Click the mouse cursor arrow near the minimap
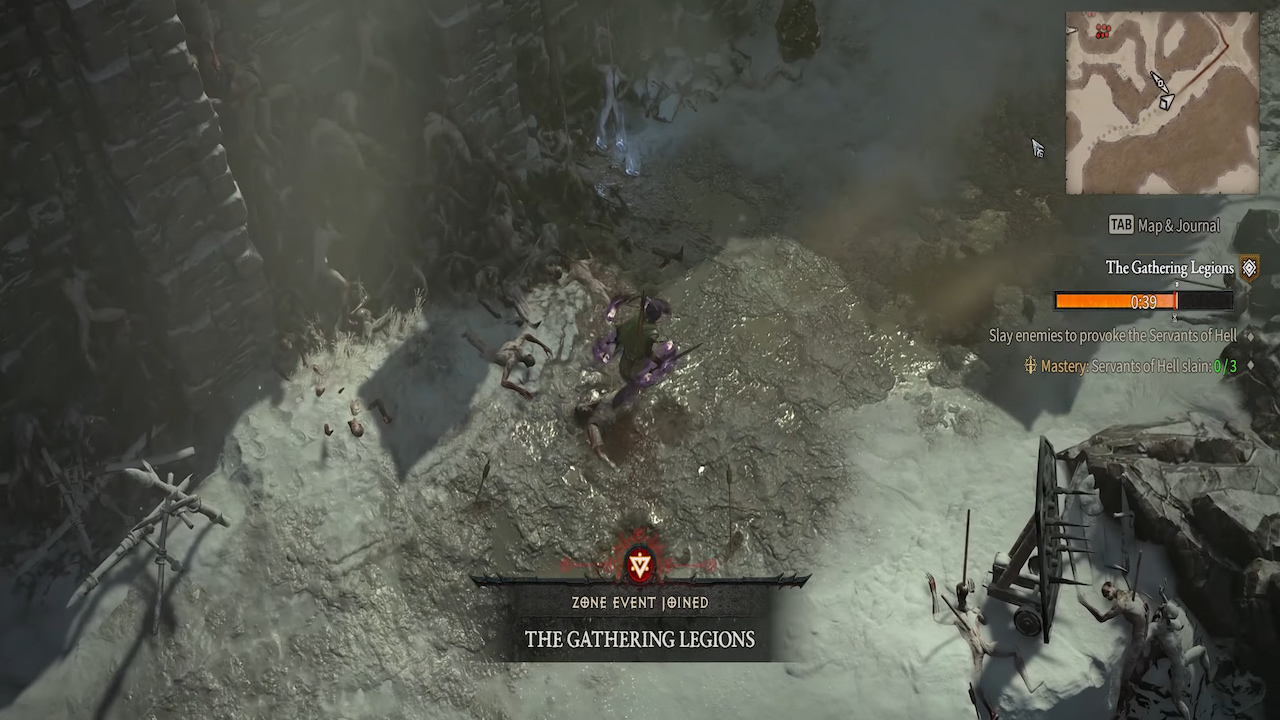 click(x=1036, y=146)
